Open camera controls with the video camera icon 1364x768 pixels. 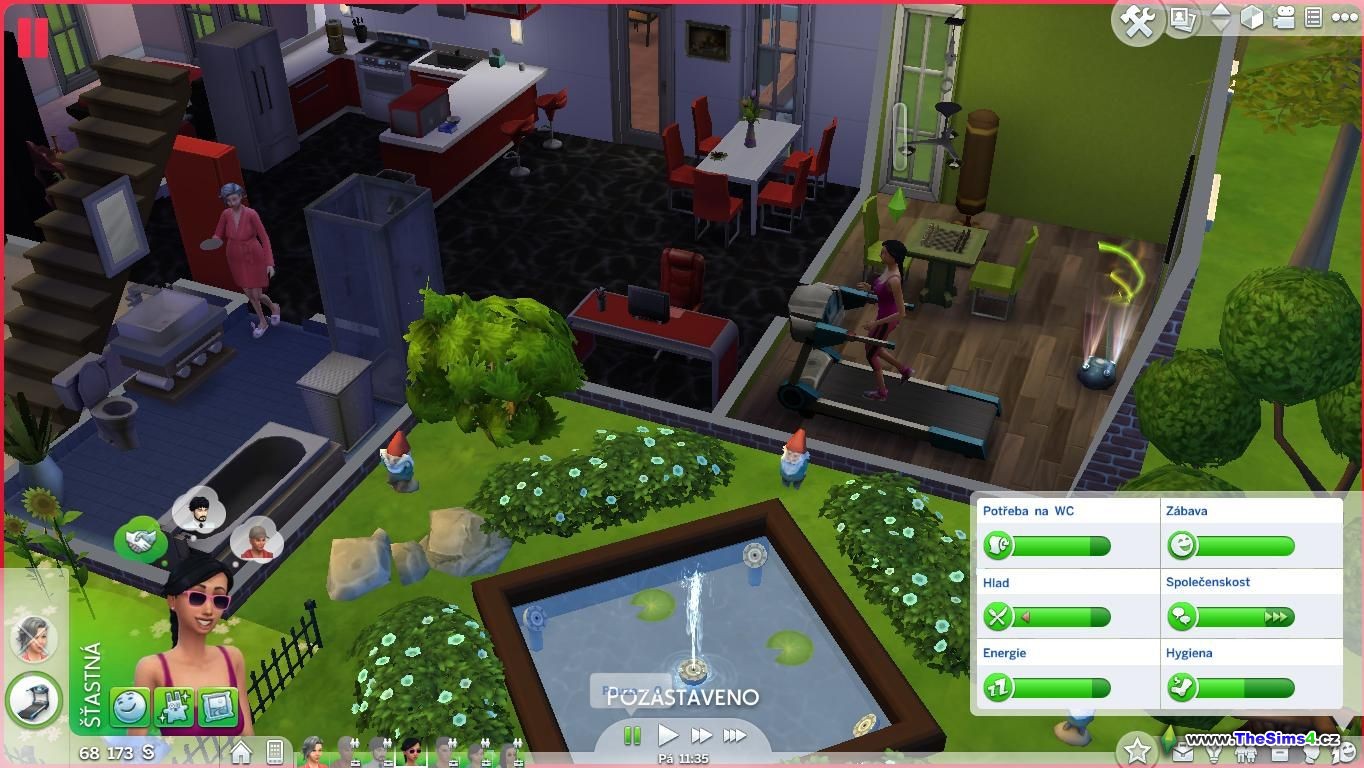[1284, 18]
